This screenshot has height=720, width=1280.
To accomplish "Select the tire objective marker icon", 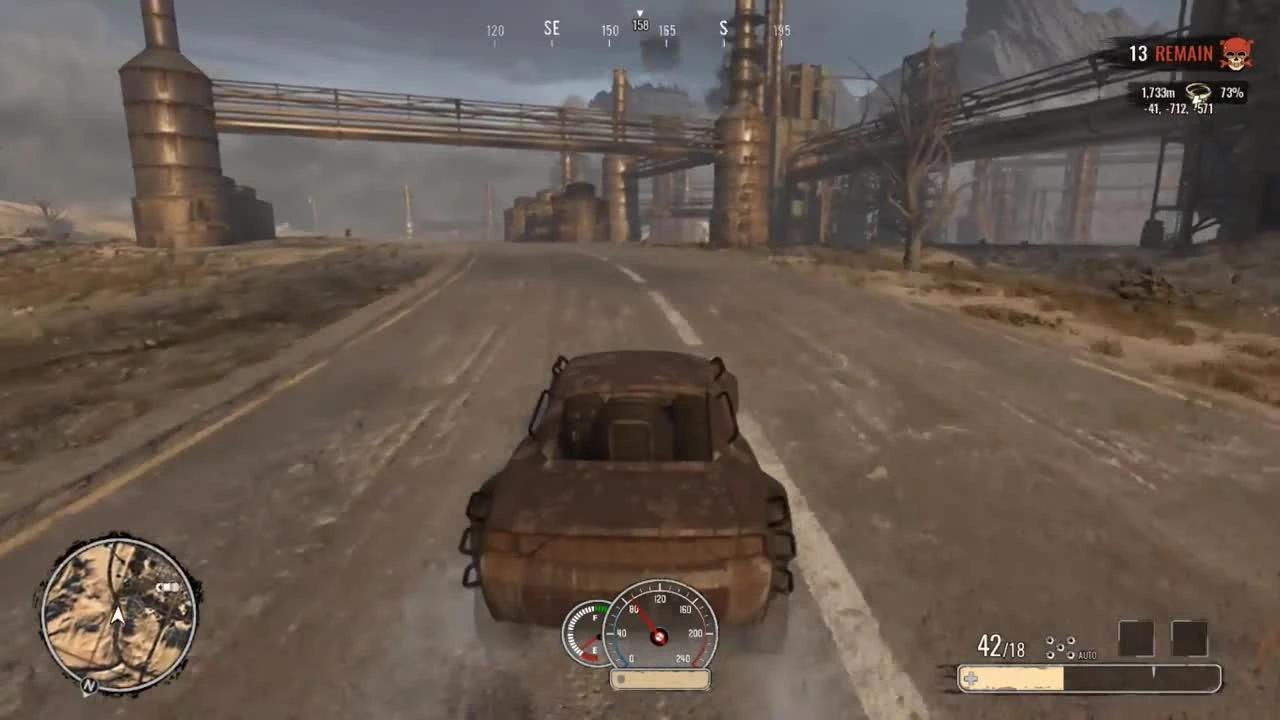I will coord(1198,91).
